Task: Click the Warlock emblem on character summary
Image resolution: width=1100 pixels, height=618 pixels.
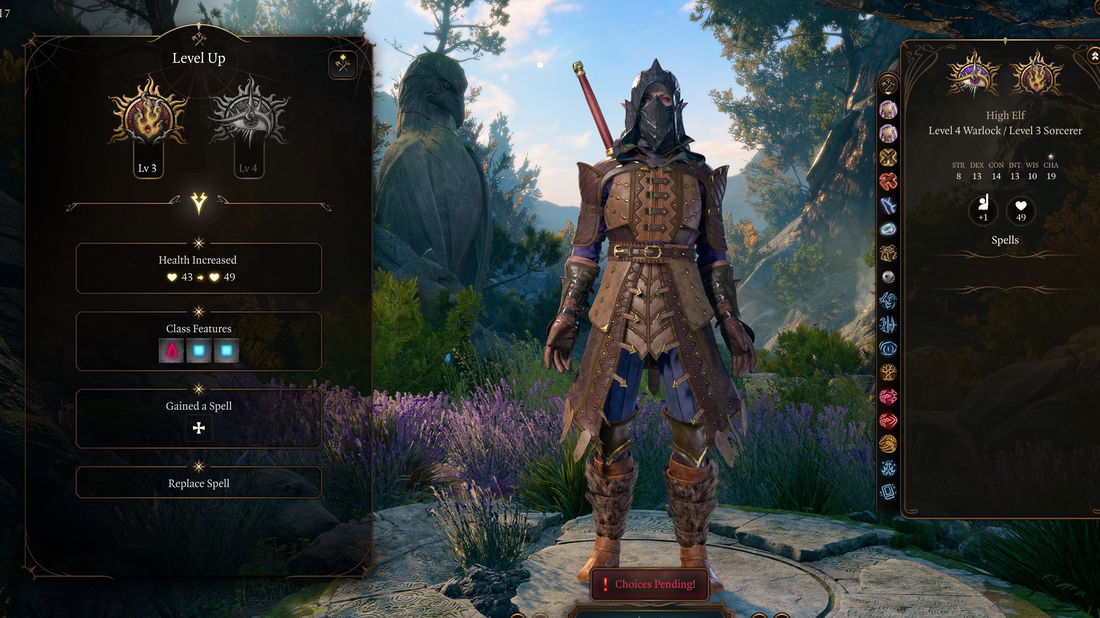Action: pos(973,75)
